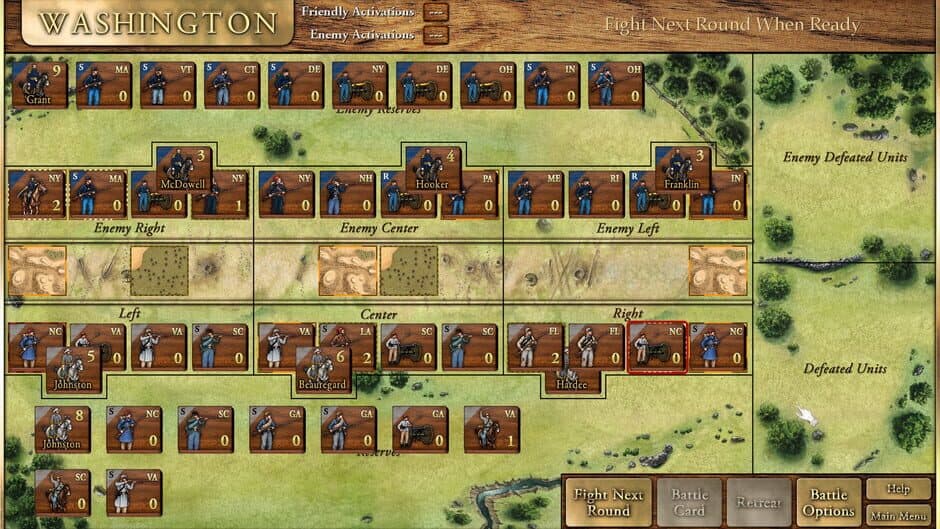The image size is (940, 529).
Task: Select the LA unit with strength 2
Action: coord(347,346)
